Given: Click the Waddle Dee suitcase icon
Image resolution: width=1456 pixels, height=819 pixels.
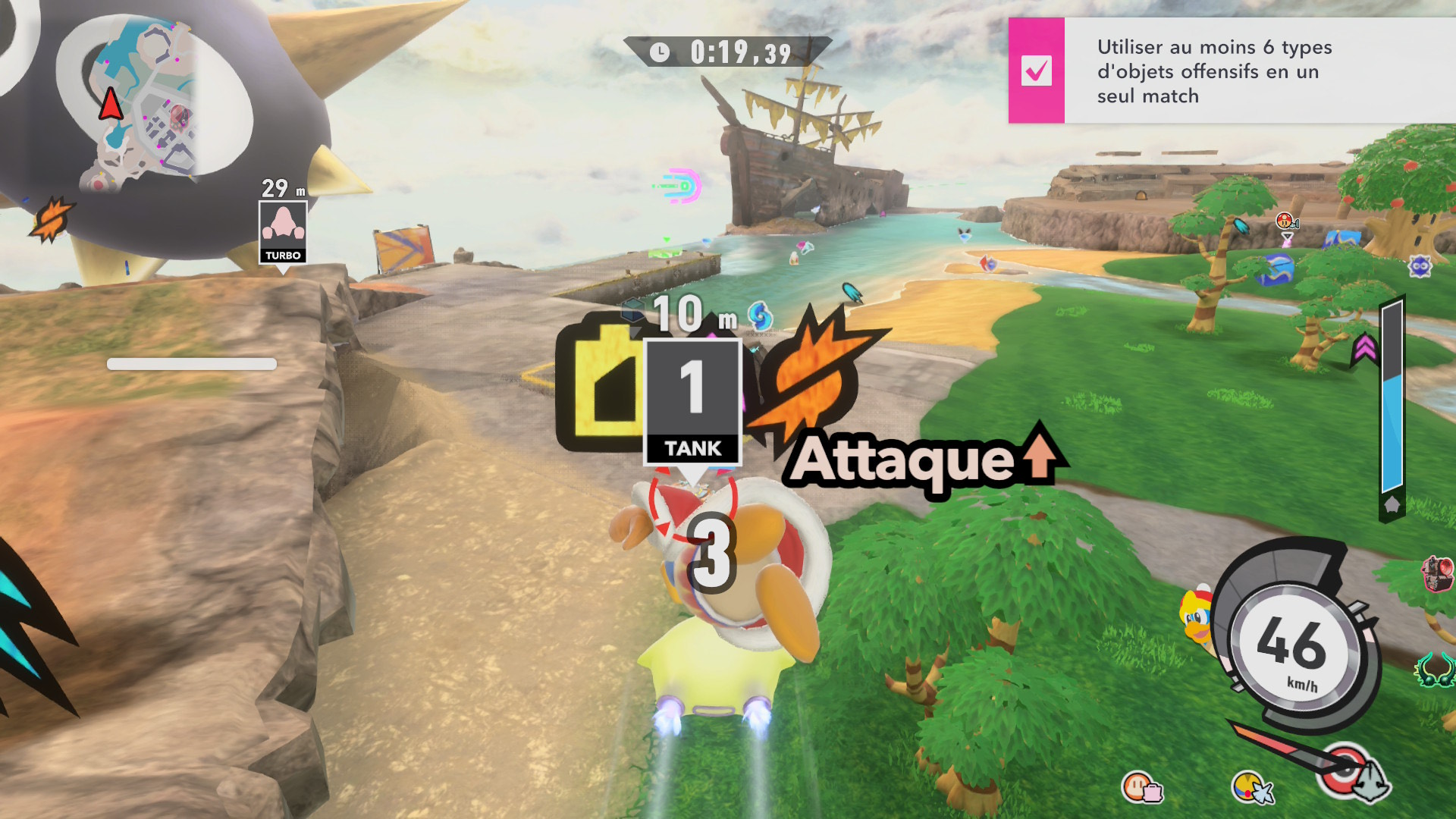Looking at the screenshot, I should pyautogui.click(x=1142, y=788).
